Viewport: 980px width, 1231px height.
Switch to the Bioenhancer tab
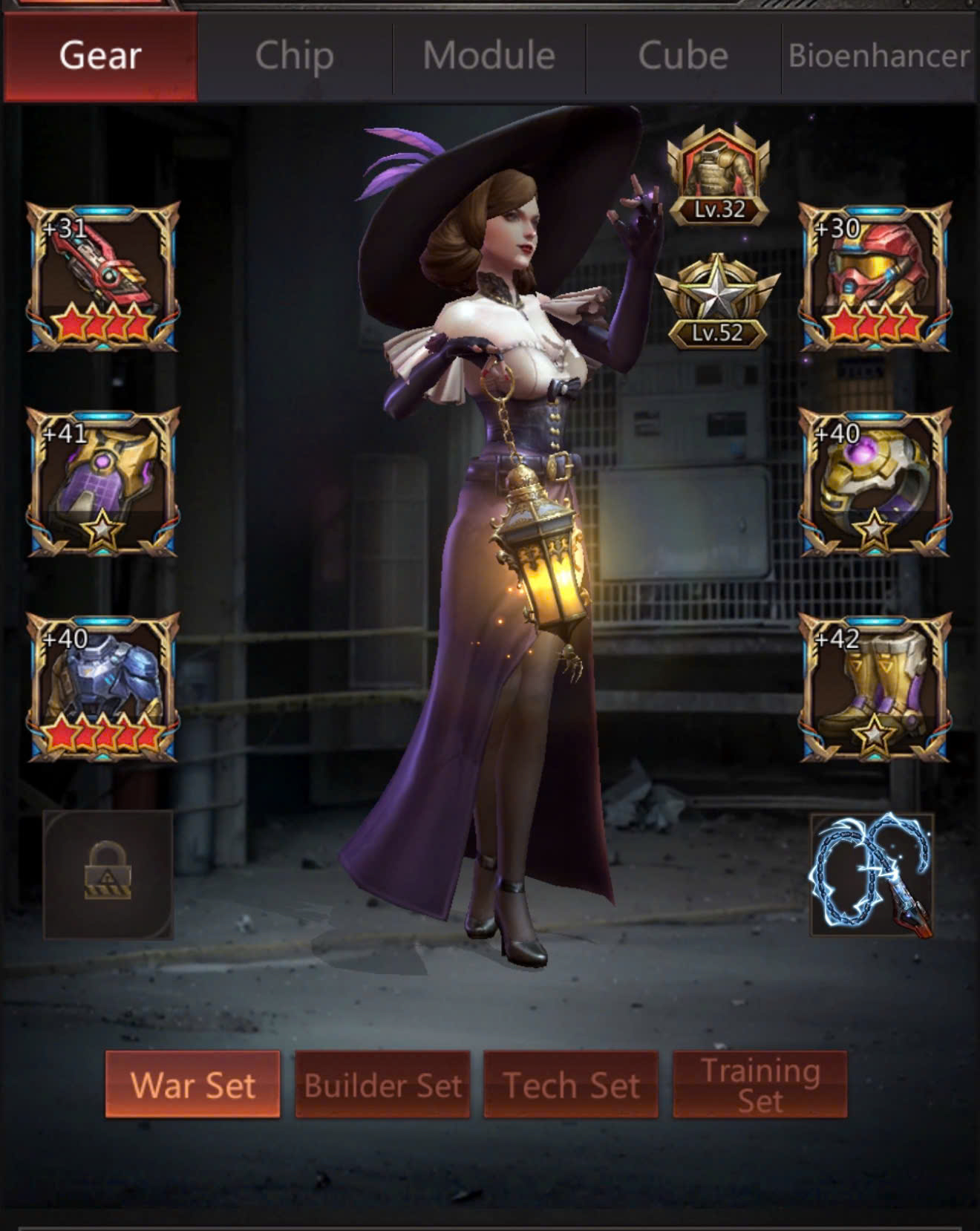879,56
